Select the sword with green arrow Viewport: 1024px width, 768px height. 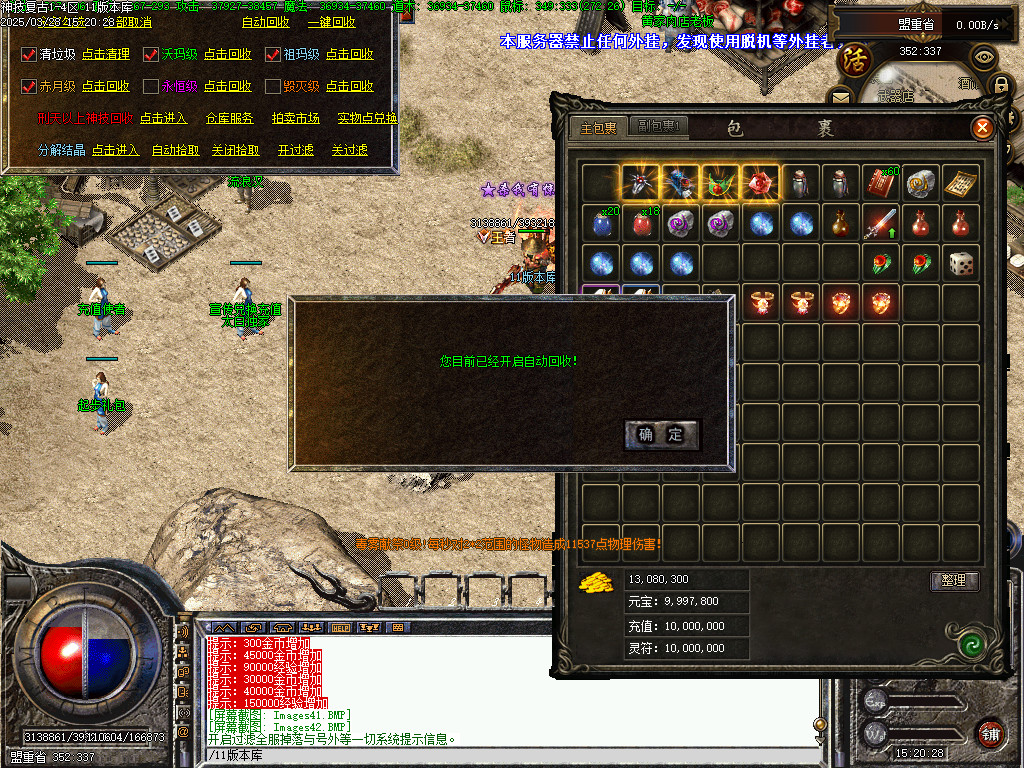(881, 223)
